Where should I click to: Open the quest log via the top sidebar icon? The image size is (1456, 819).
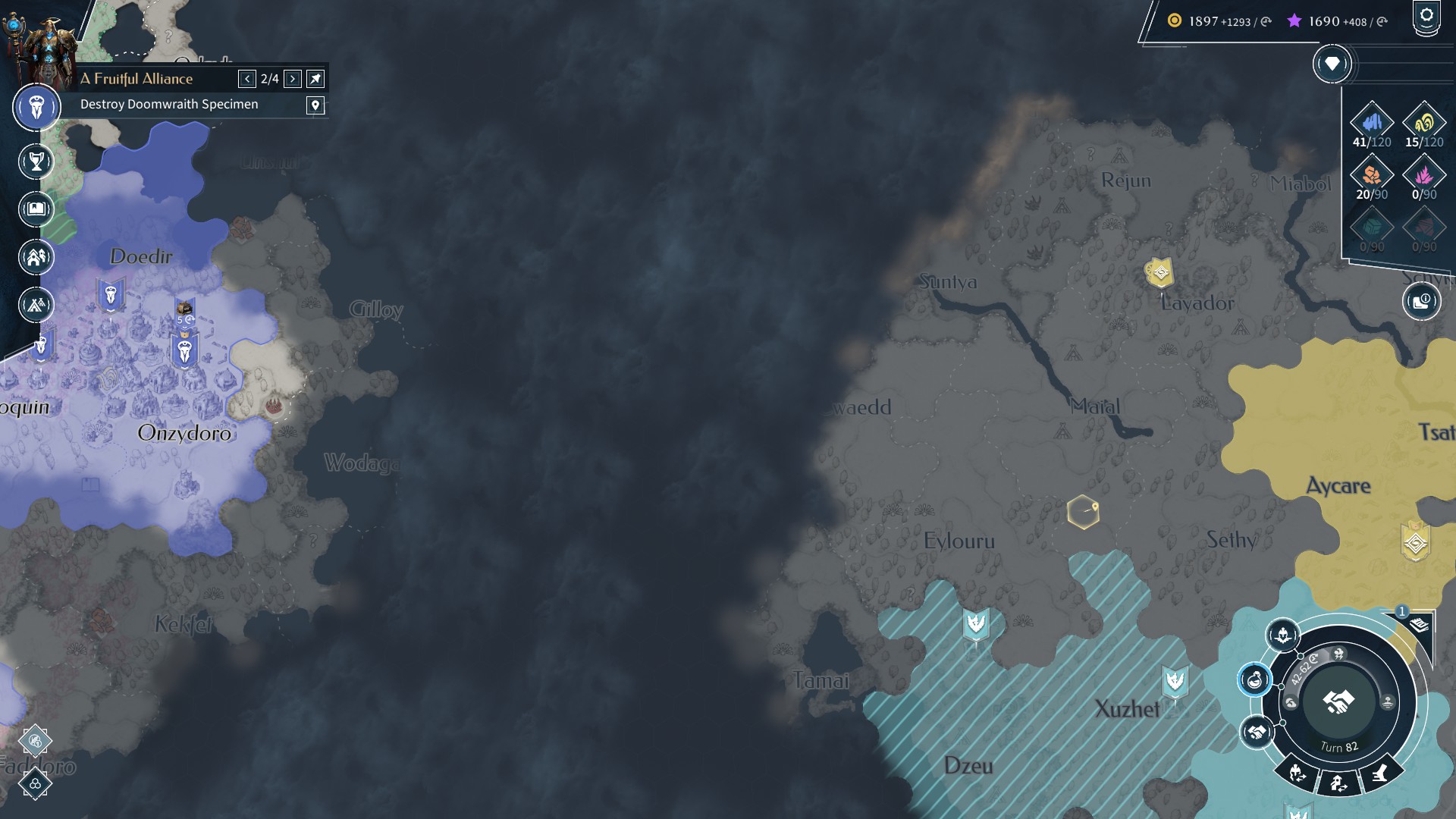(x=35, y=107)
